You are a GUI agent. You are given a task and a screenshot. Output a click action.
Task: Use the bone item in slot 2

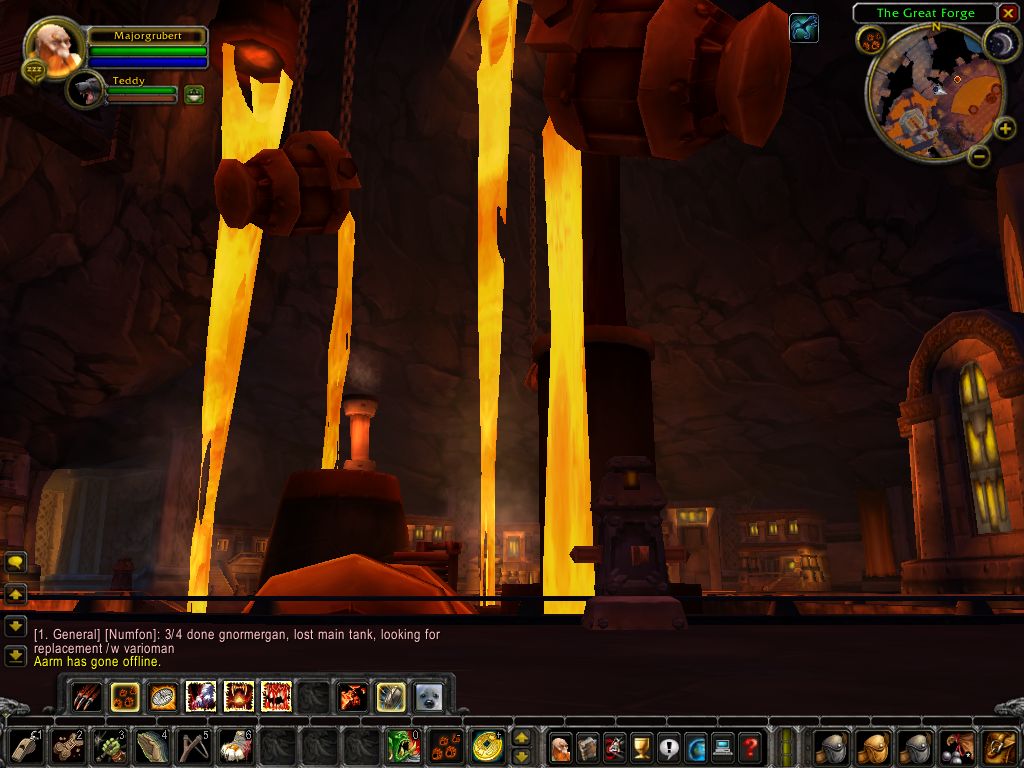[x=68, y=747]
